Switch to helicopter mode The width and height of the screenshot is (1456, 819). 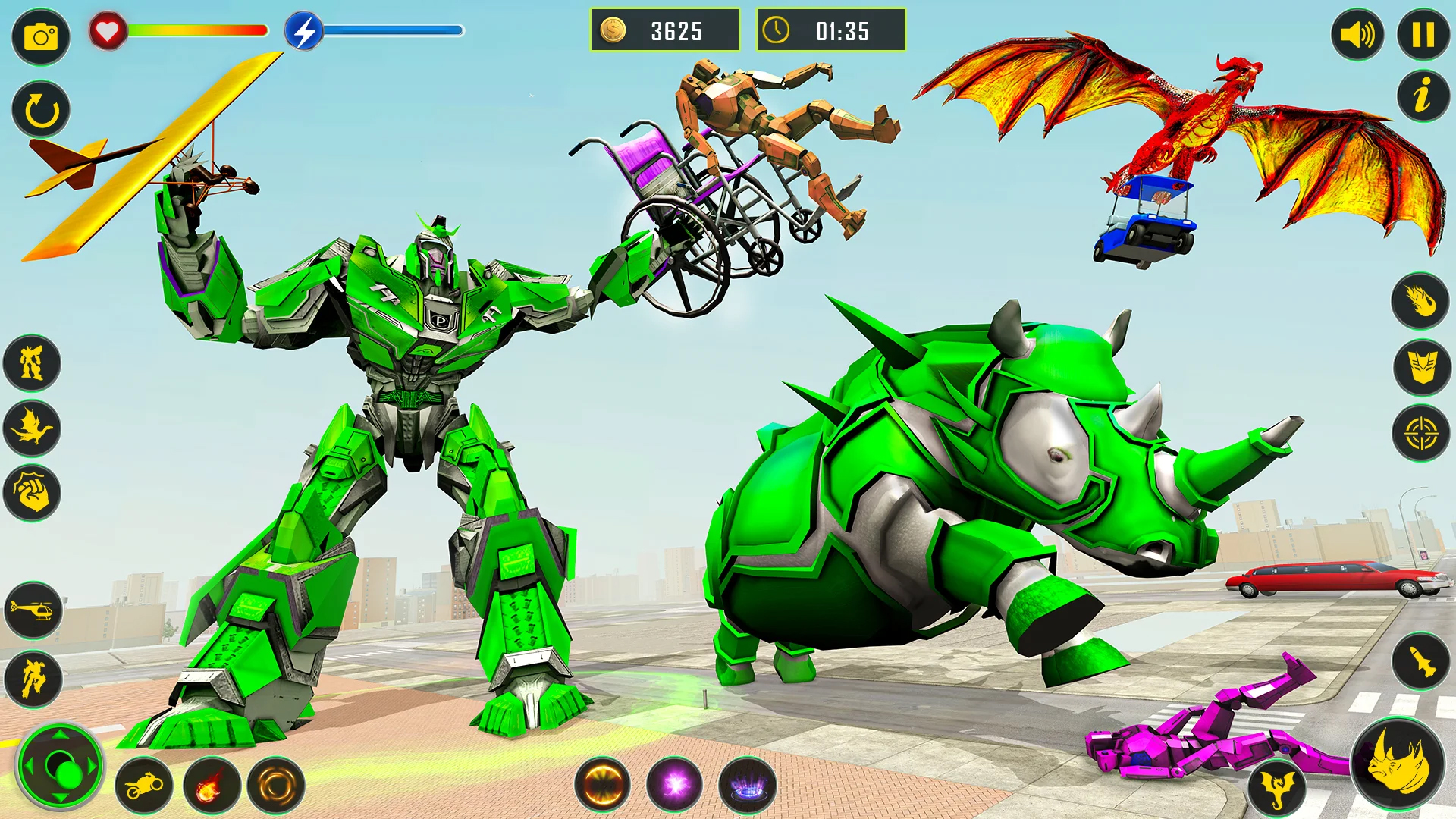tap(33, 610)
